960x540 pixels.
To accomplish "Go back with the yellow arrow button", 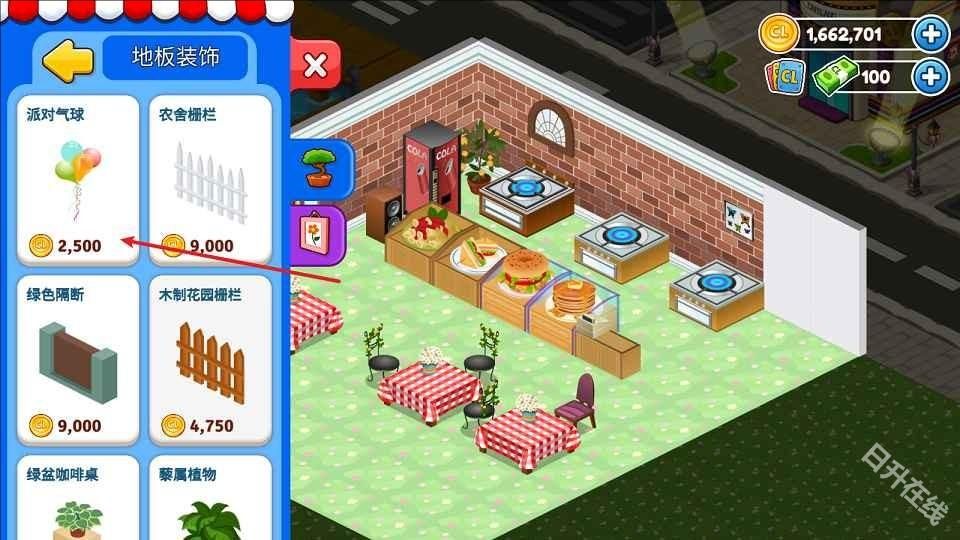I will [67, 60].
